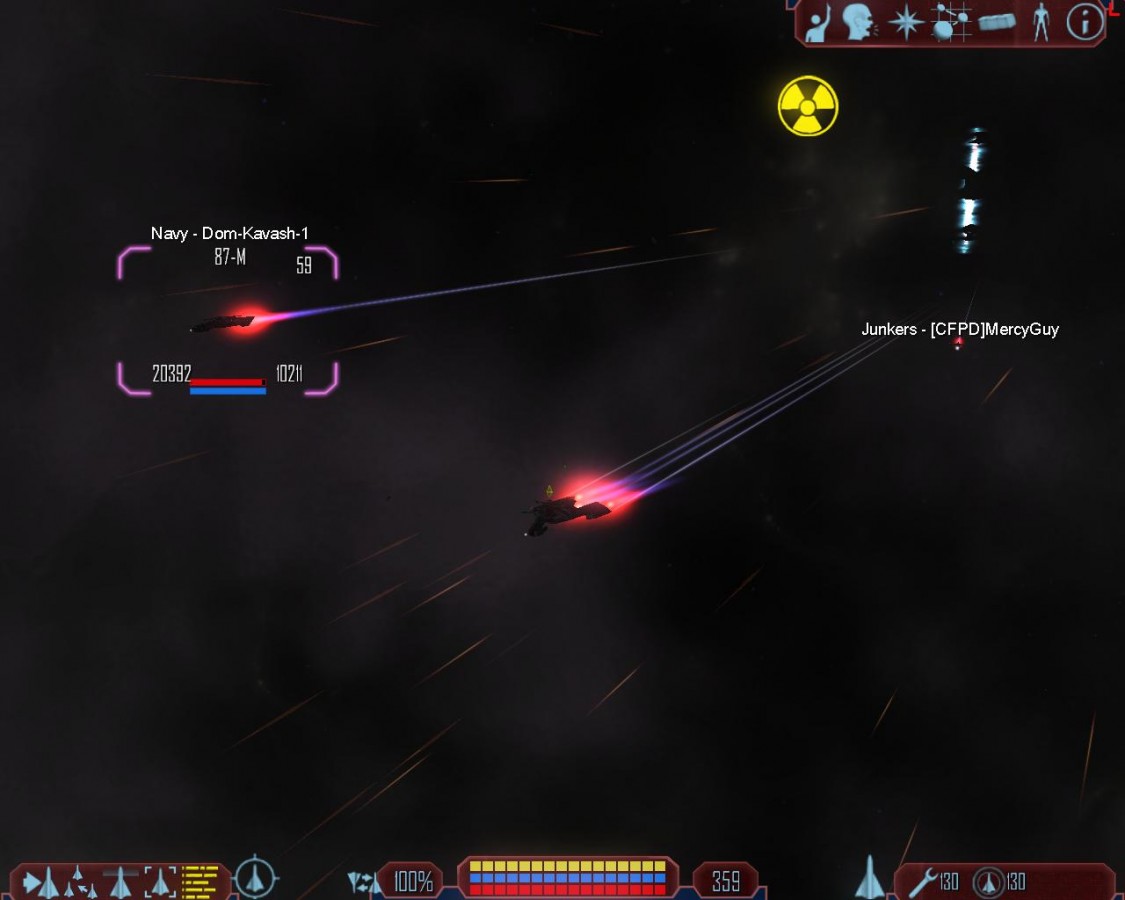The width and height of the screenshot is (1125, 900).
Task: Open chat with the talking head icon
Action: pos(857,23)
